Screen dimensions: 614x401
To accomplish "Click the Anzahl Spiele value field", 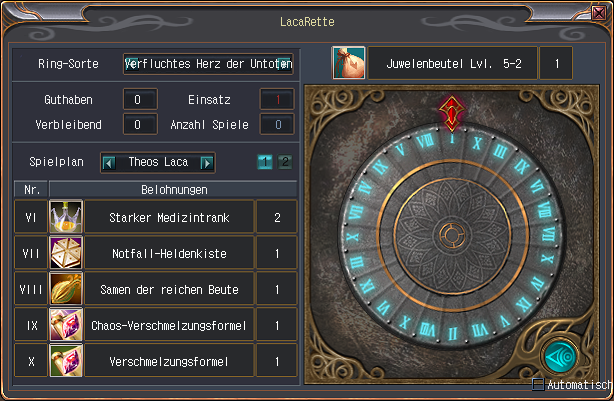I will pos(278,124).
